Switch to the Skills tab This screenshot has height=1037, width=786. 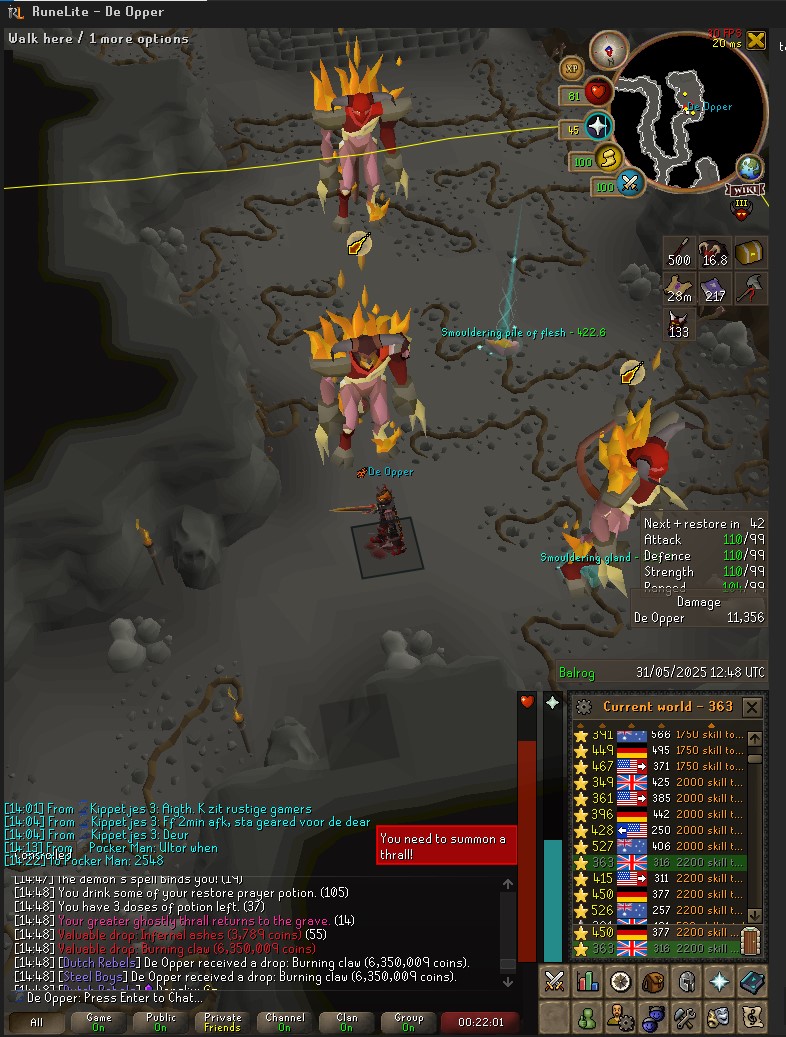coord(587,982)
